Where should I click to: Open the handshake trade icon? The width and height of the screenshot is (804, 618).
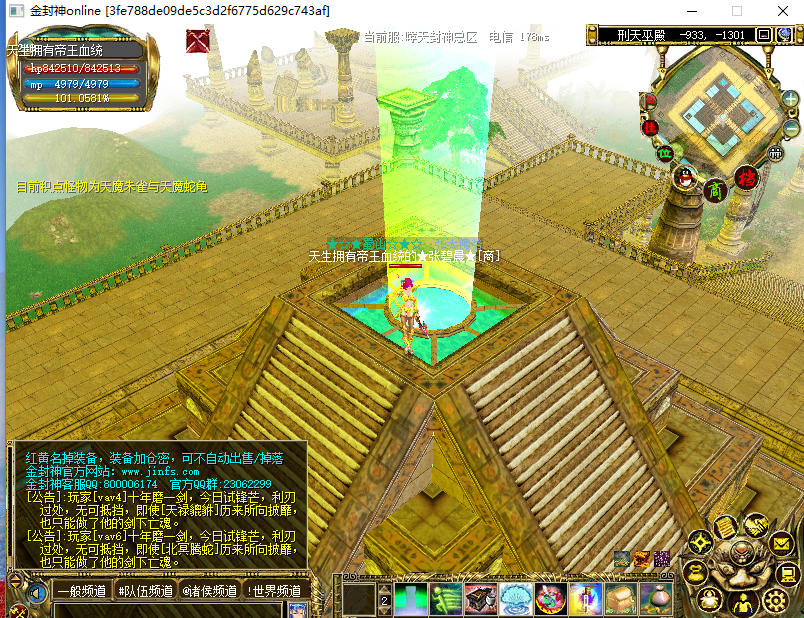click(756, 525)
